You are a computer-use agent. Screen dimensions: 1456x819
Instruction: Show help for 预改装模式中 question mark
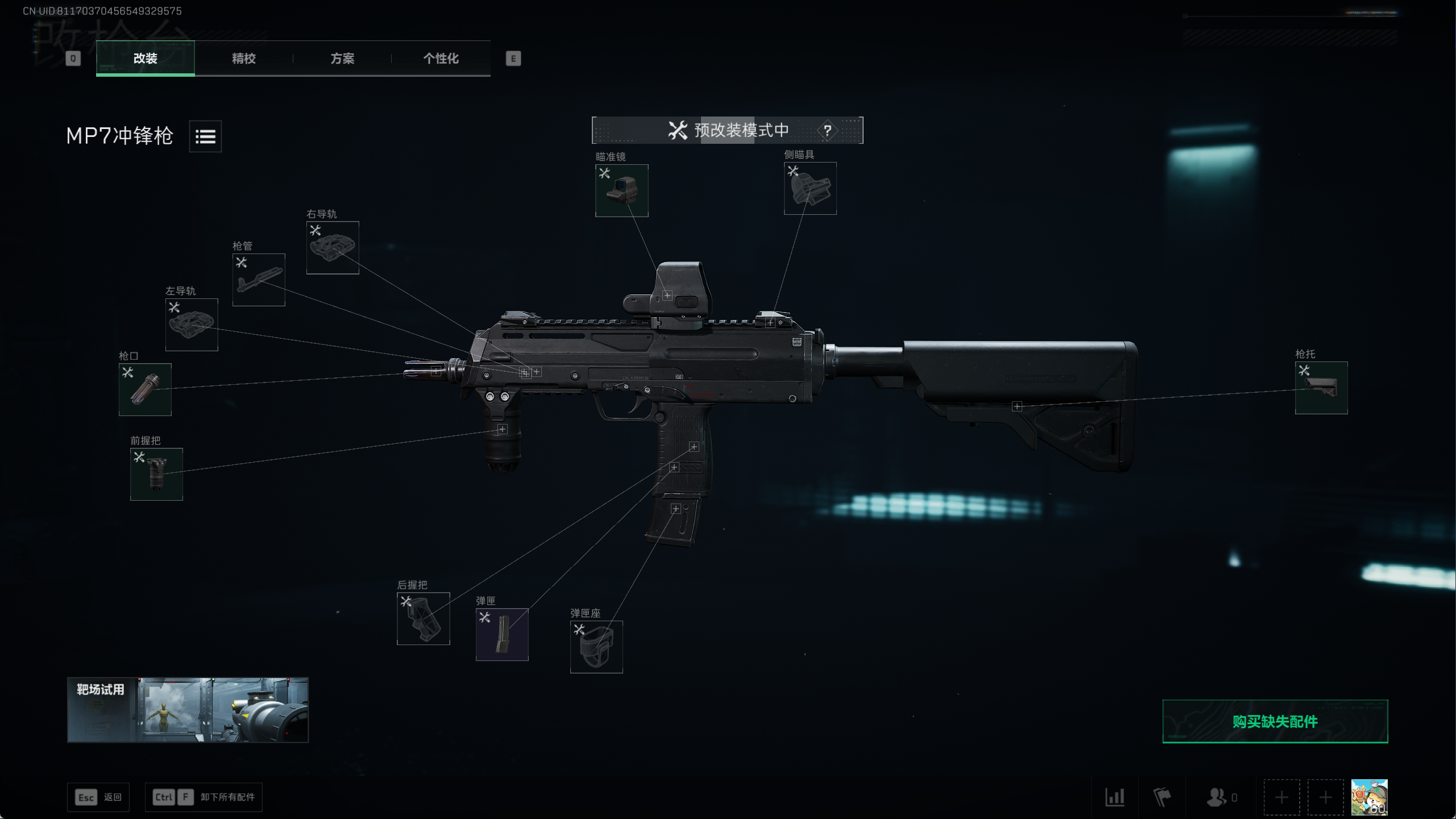827,131
